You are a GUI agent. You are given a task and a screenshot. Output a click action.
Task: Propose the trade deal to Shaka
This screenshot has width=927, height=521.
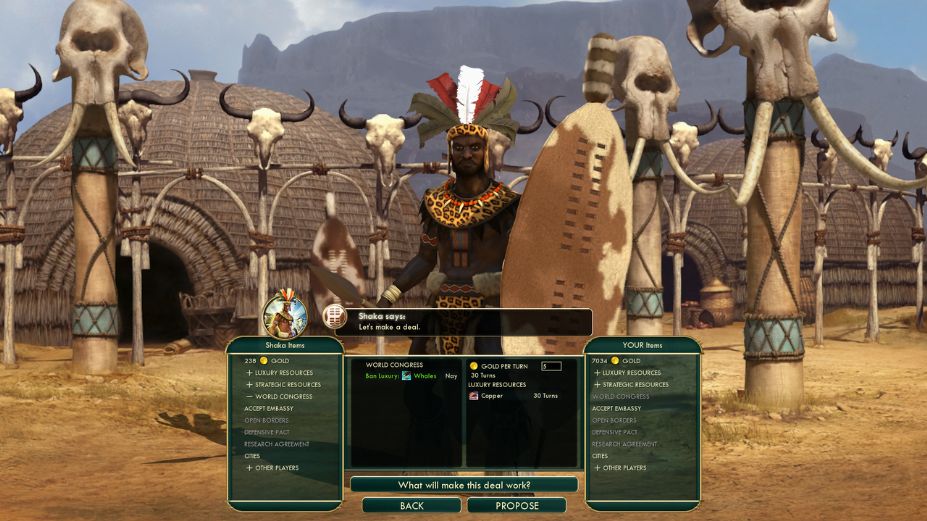(516, 506)
